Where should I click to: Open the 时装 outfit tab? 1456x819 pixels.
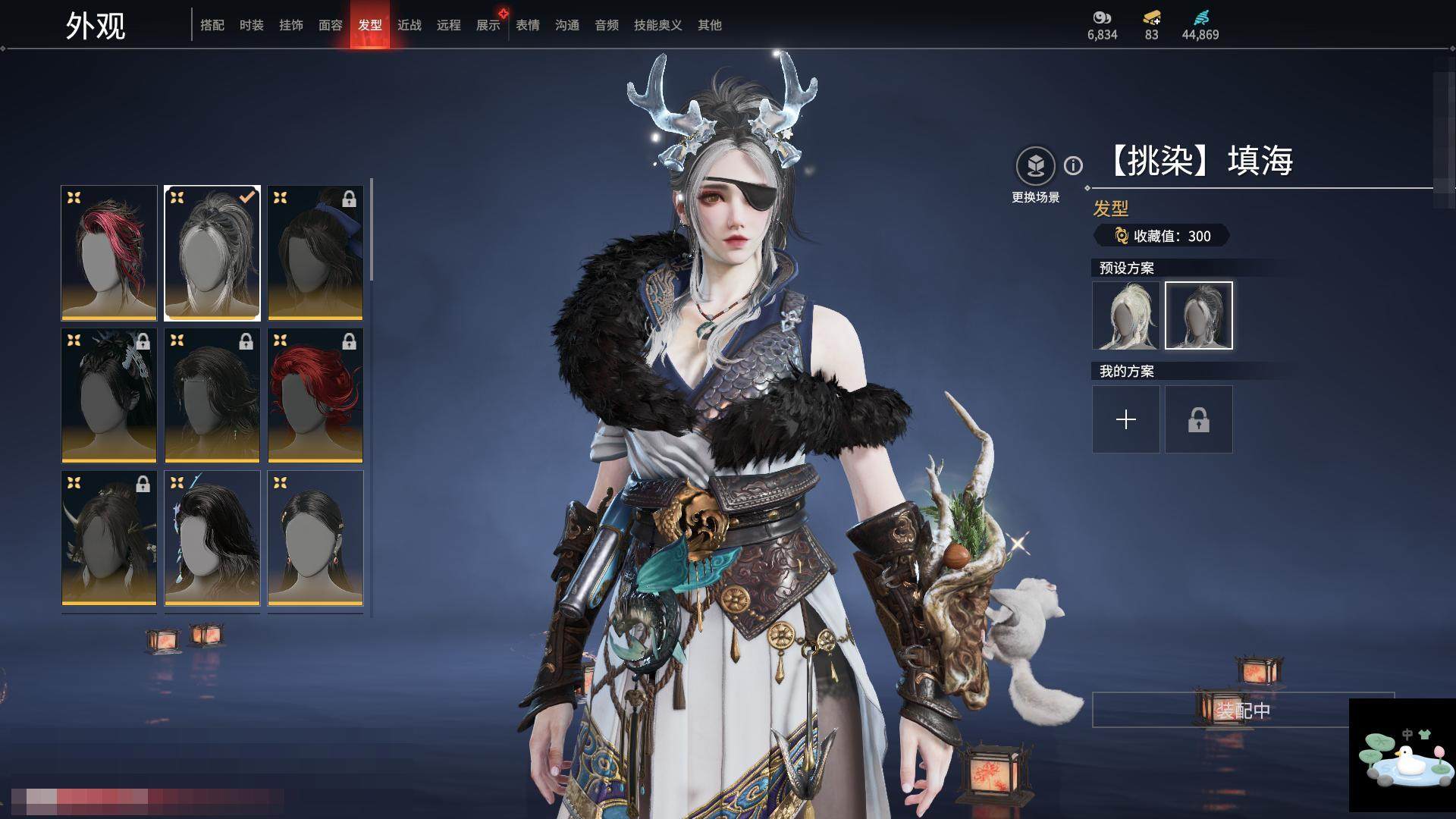252,25
